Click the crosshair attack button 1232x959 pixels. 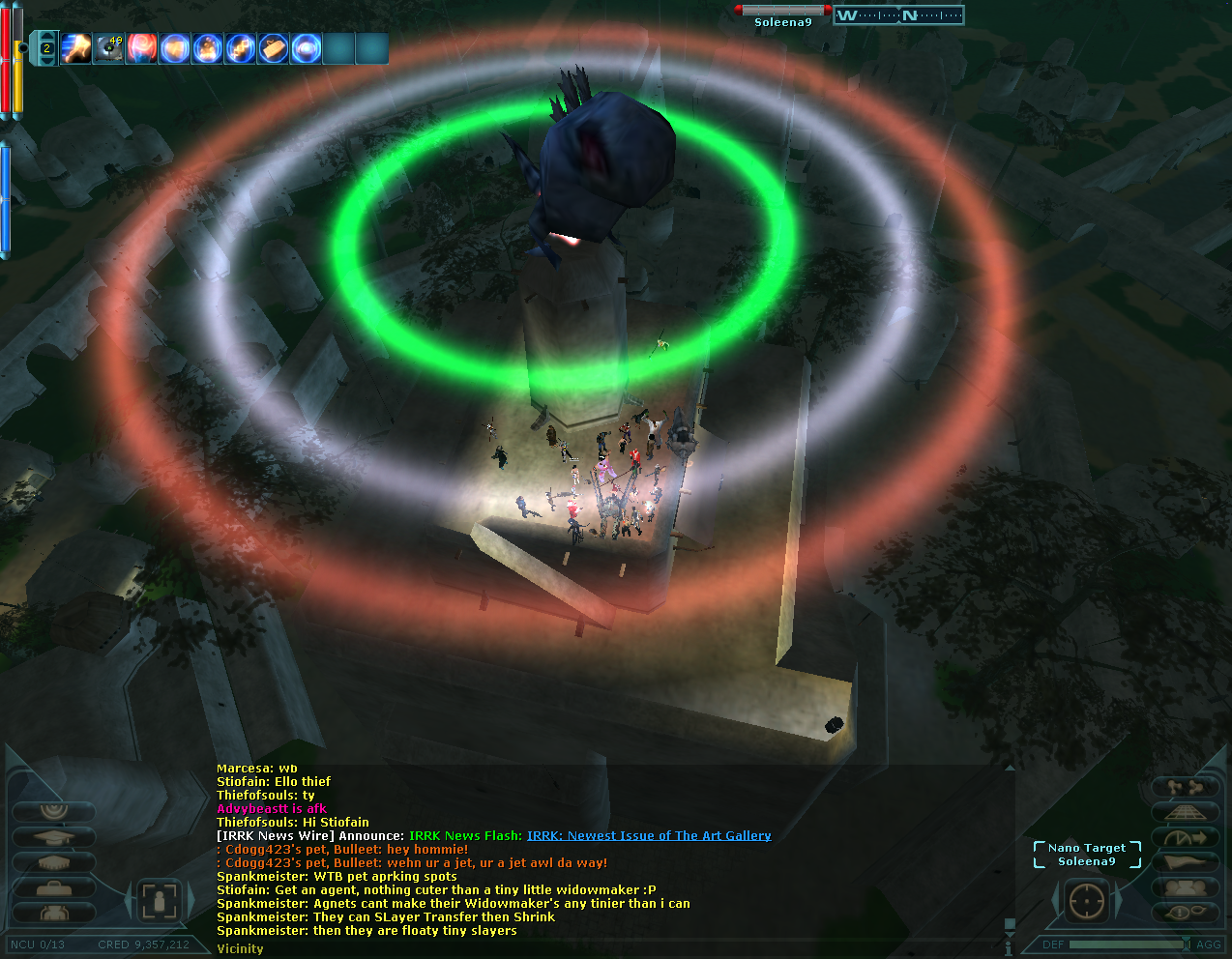point(1086,901)
